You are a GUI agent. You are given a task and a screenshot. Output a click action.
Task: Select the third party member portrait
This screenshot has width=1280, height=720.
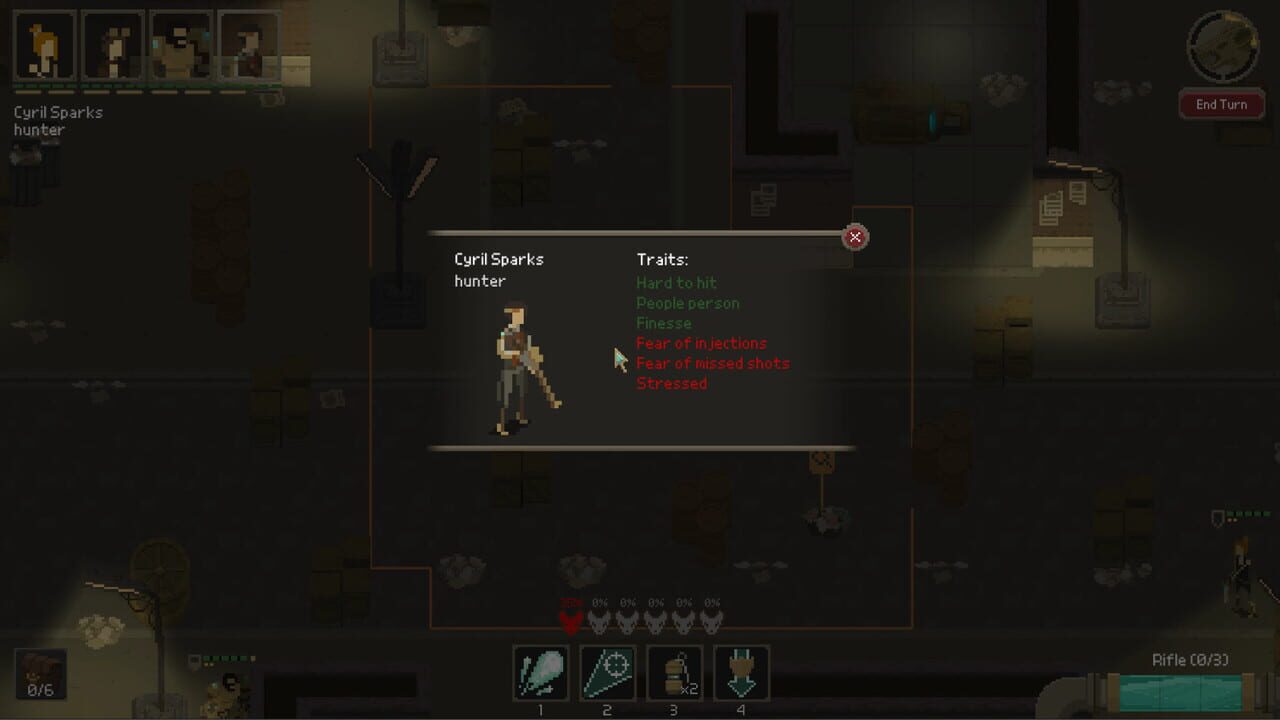183,45
